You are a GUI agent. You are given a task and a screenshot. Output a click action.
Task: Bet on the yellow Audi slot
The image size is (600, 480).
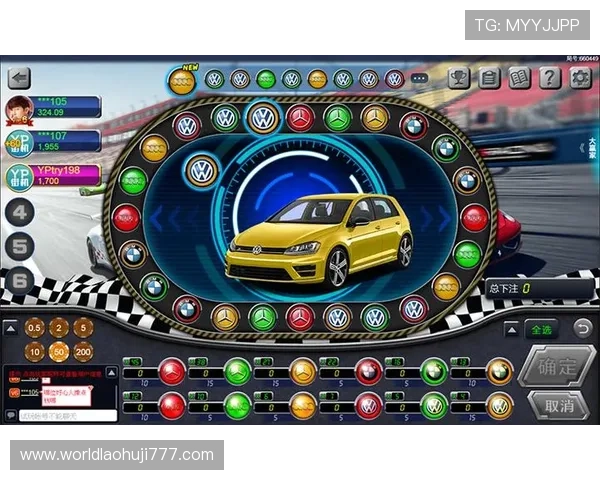pos(302,406)
